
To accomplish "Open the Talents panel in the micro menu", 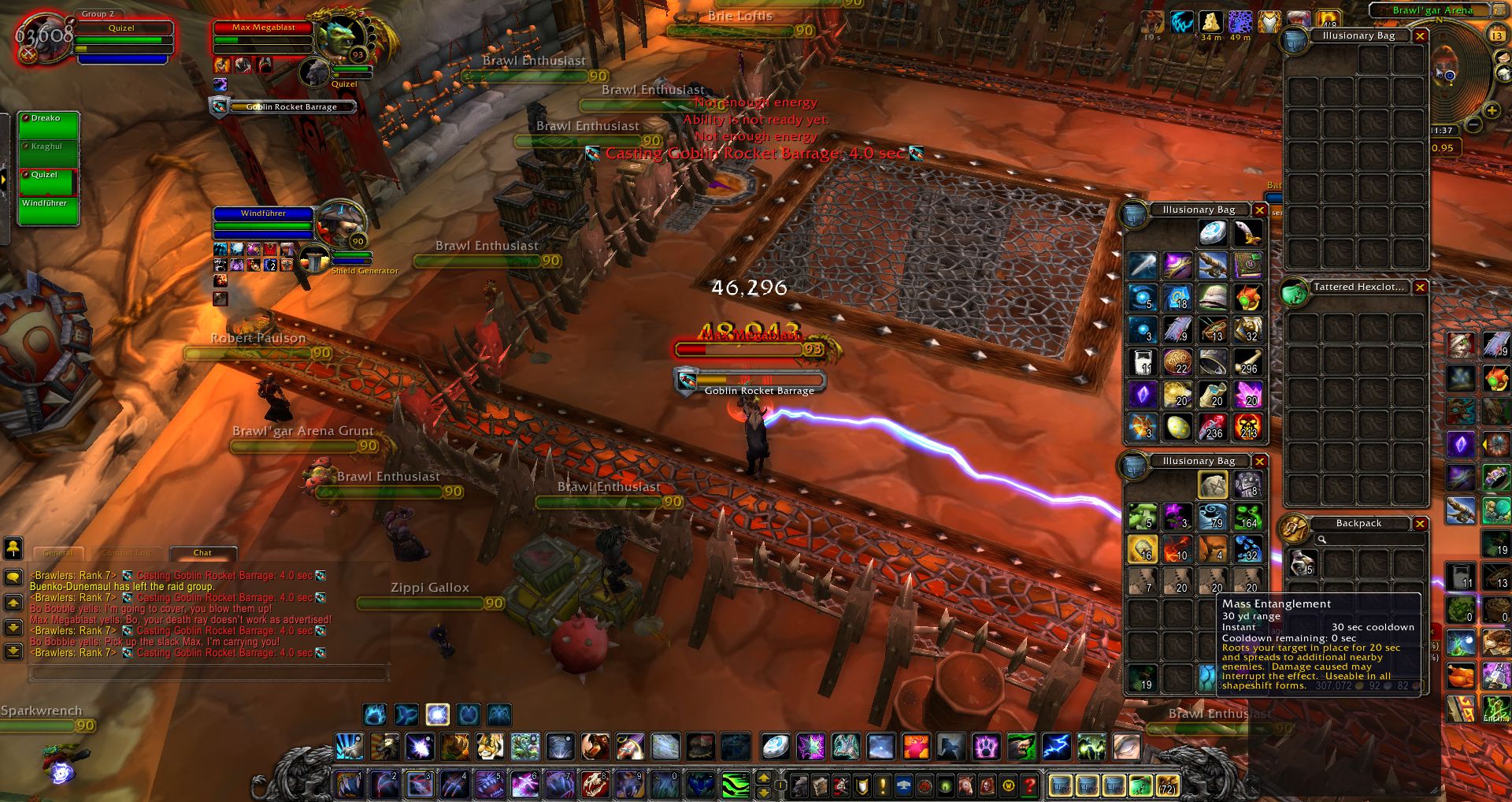I will point(839,784).
